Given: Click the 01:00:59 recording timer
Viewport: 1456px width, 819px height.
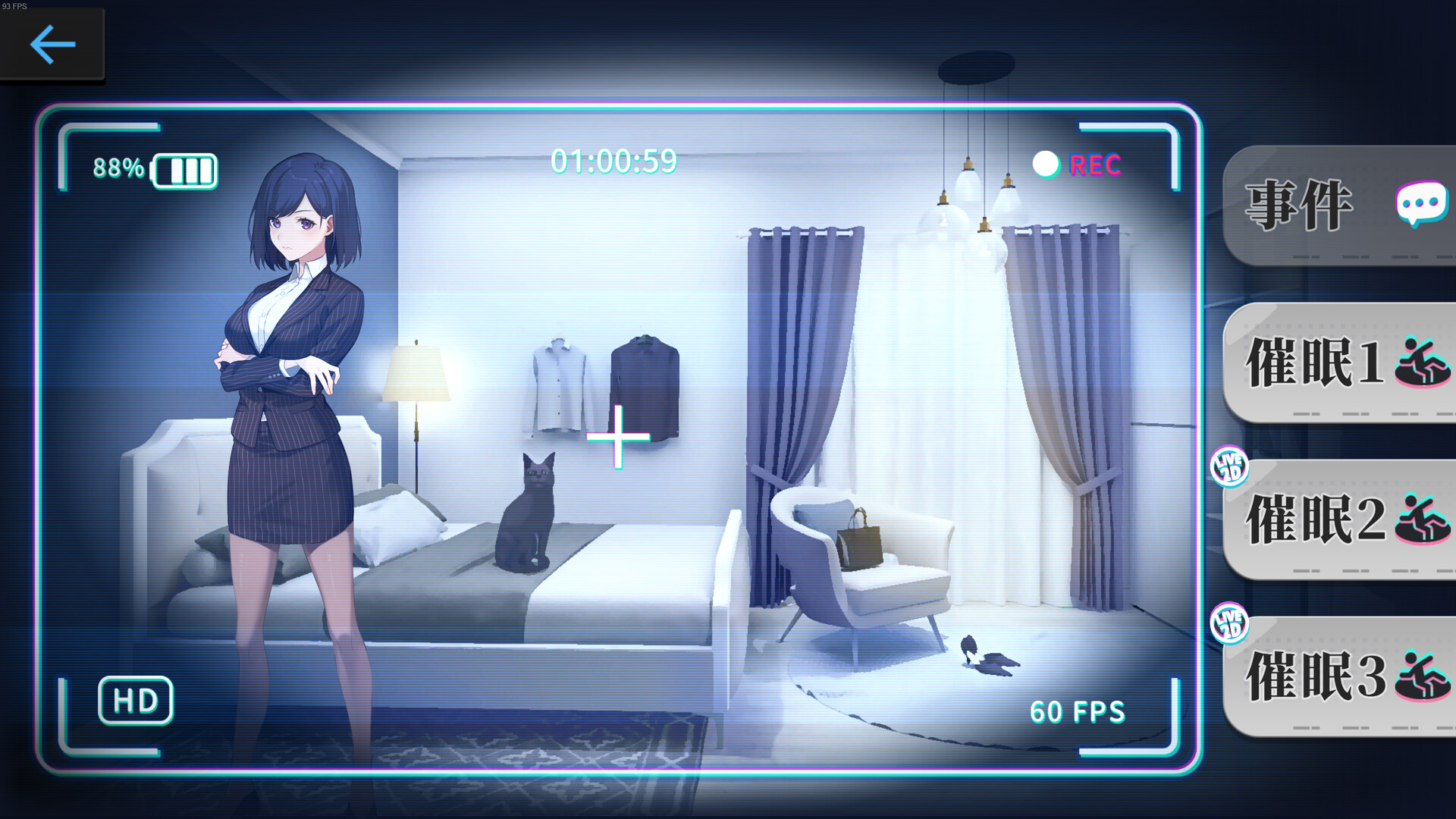Looking at the screenshot, I should pyautogui.click(x=615, y=161).
